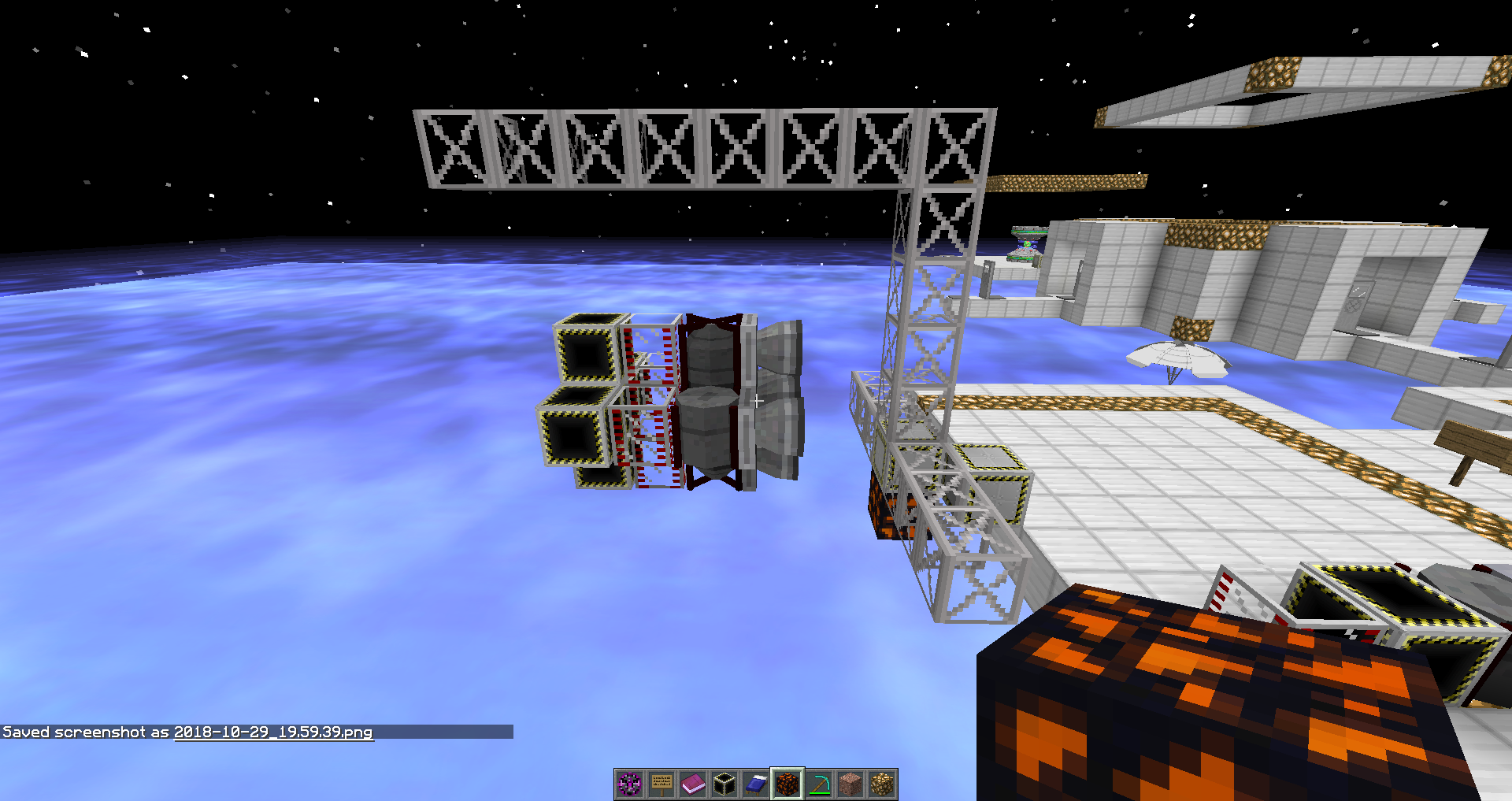Select the blue bed in the hotbar
Viewport: 1512px width, 801px height.
coord(755,781)
